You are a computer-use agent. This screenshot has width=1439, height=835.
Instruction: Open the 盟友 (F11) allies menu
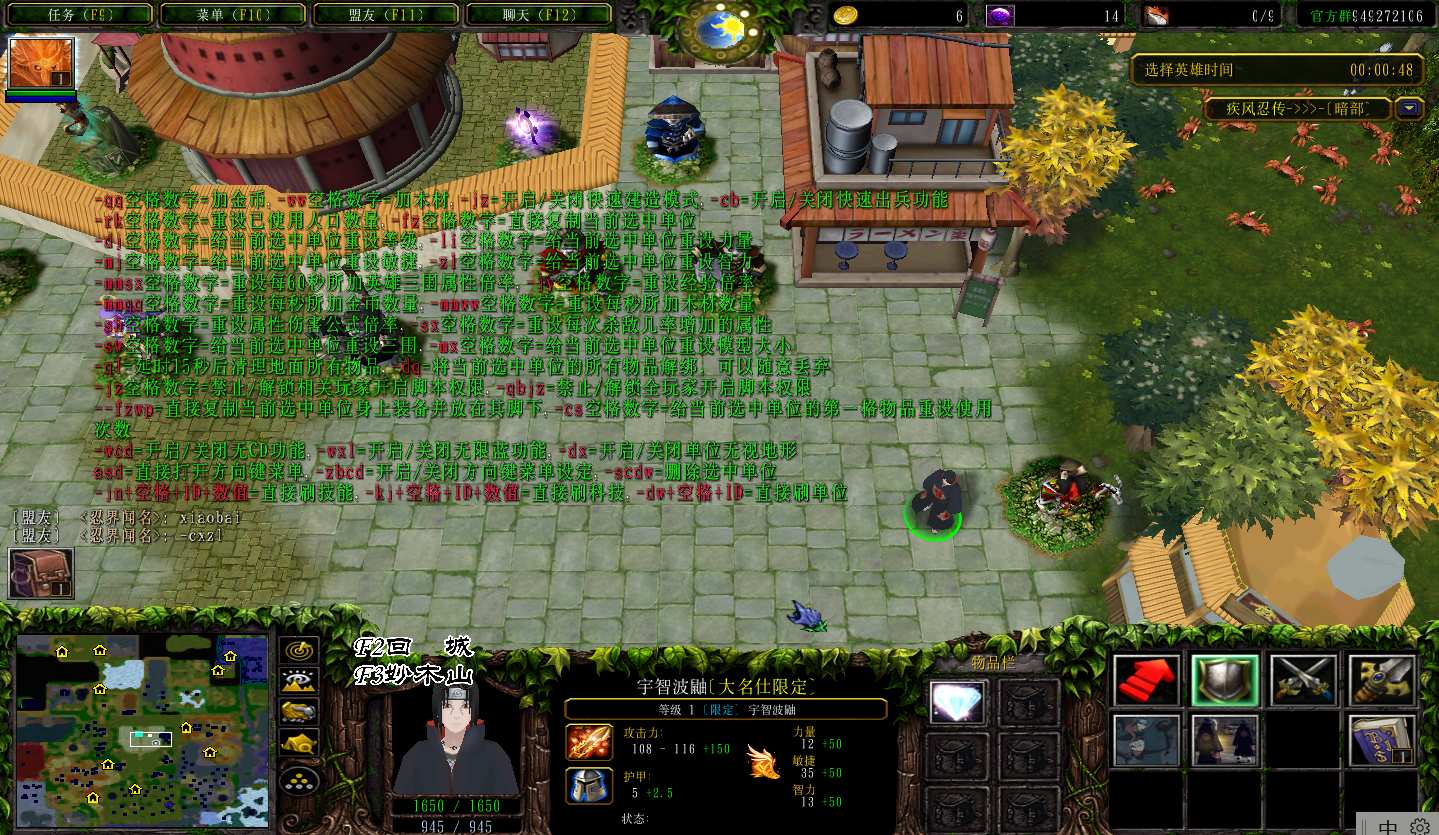[386, 15]
